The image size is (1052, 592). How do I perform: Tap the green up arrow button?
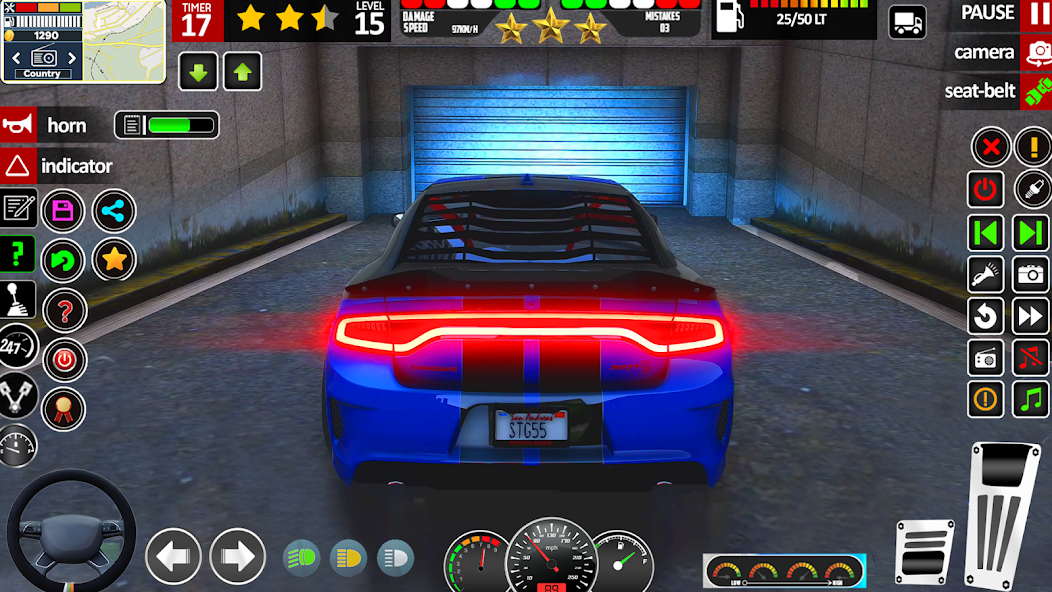(x=241, y=72)
